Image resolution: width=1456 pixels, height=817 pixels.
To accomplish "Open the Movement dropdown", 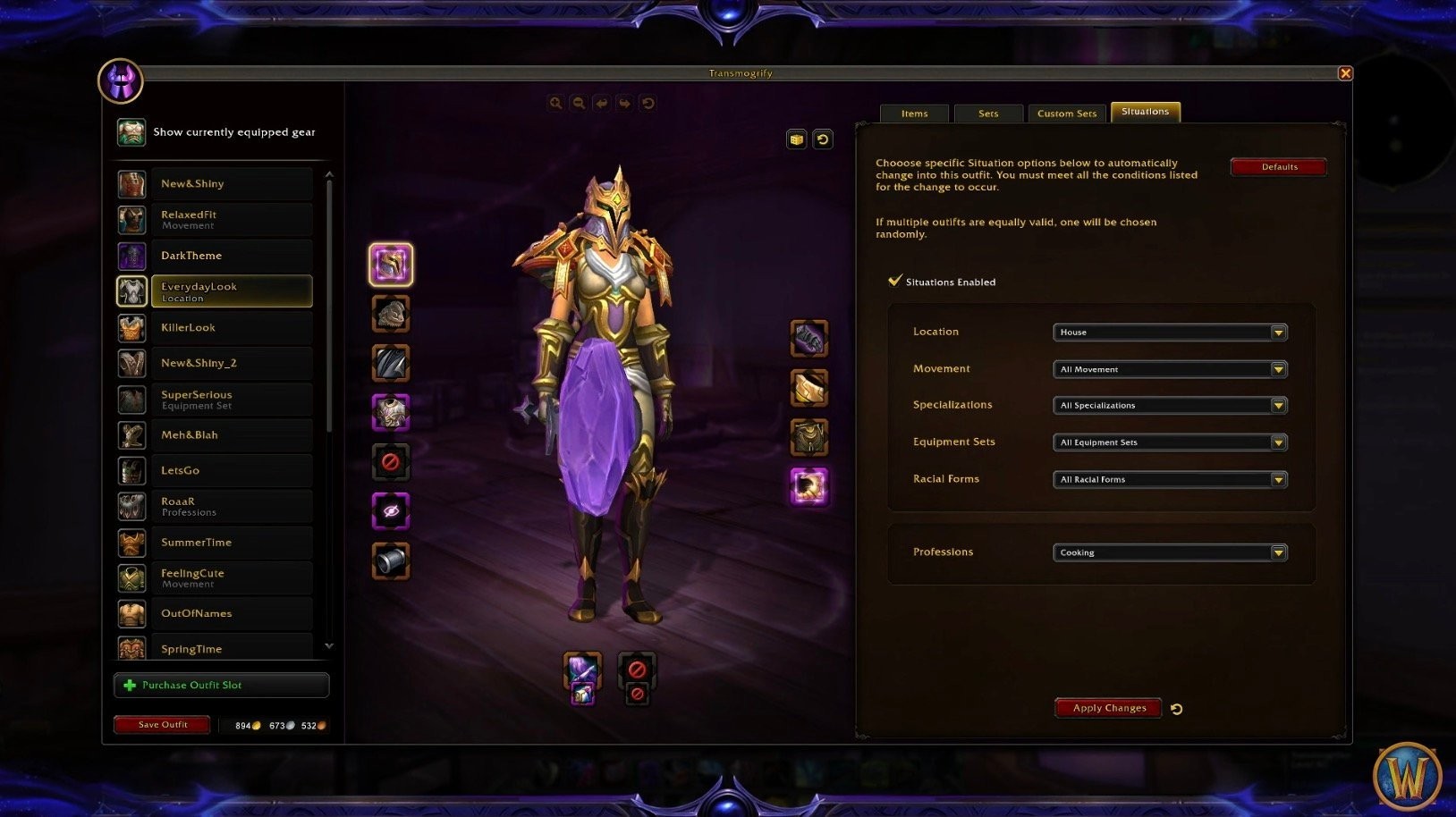I will pyautogui.click(x=1169, y=369).
